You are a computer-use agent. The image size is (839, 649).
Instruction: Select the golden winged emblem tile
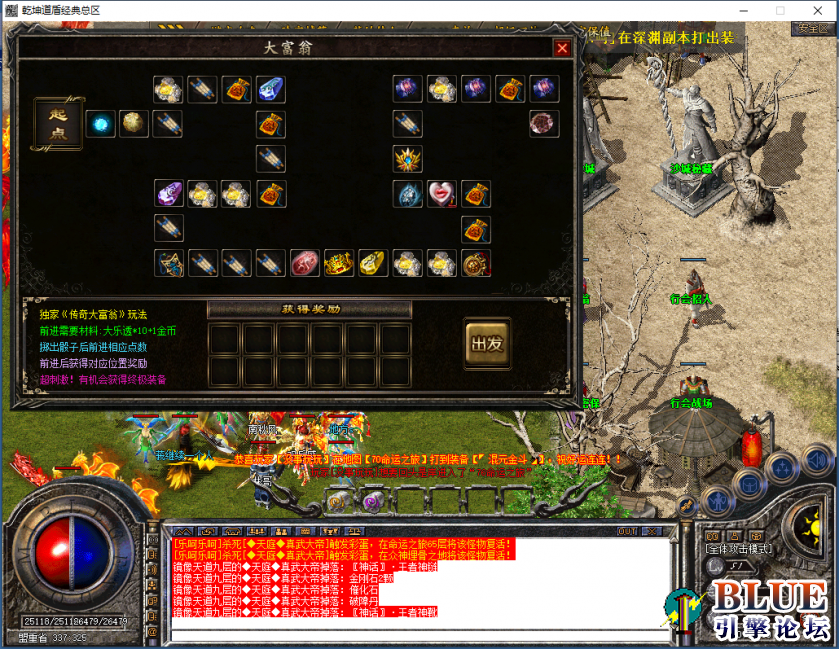point(407,158)
